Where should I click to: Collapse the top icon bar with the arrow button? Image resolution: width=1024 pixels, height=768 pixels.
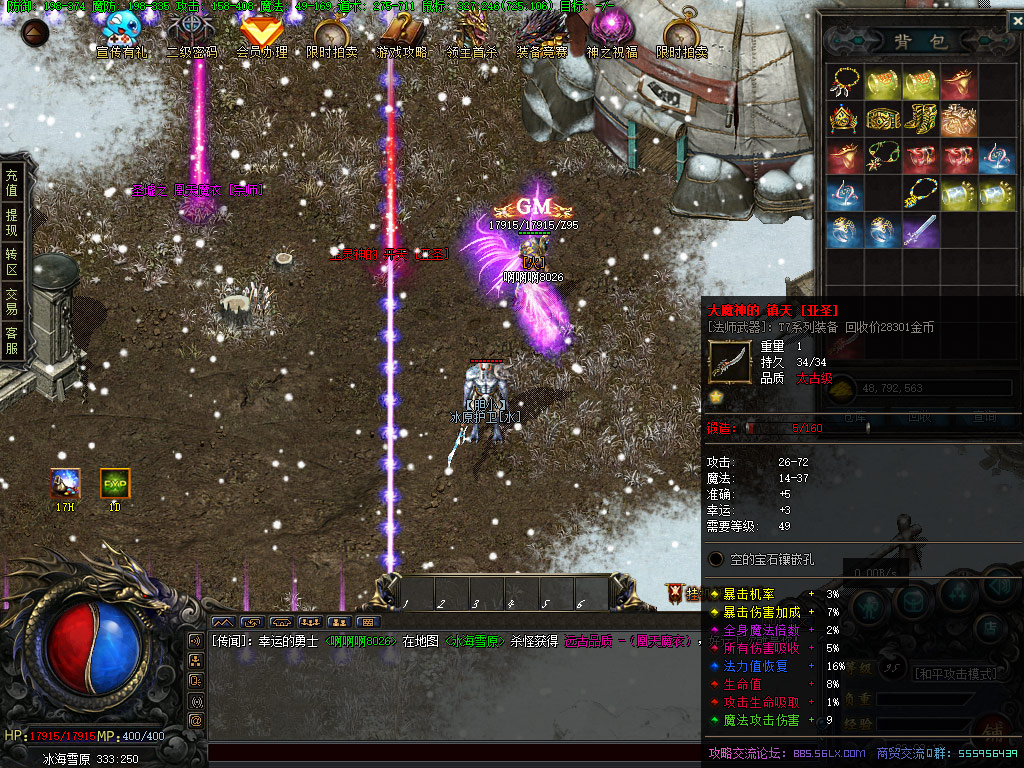click(35, 32)
